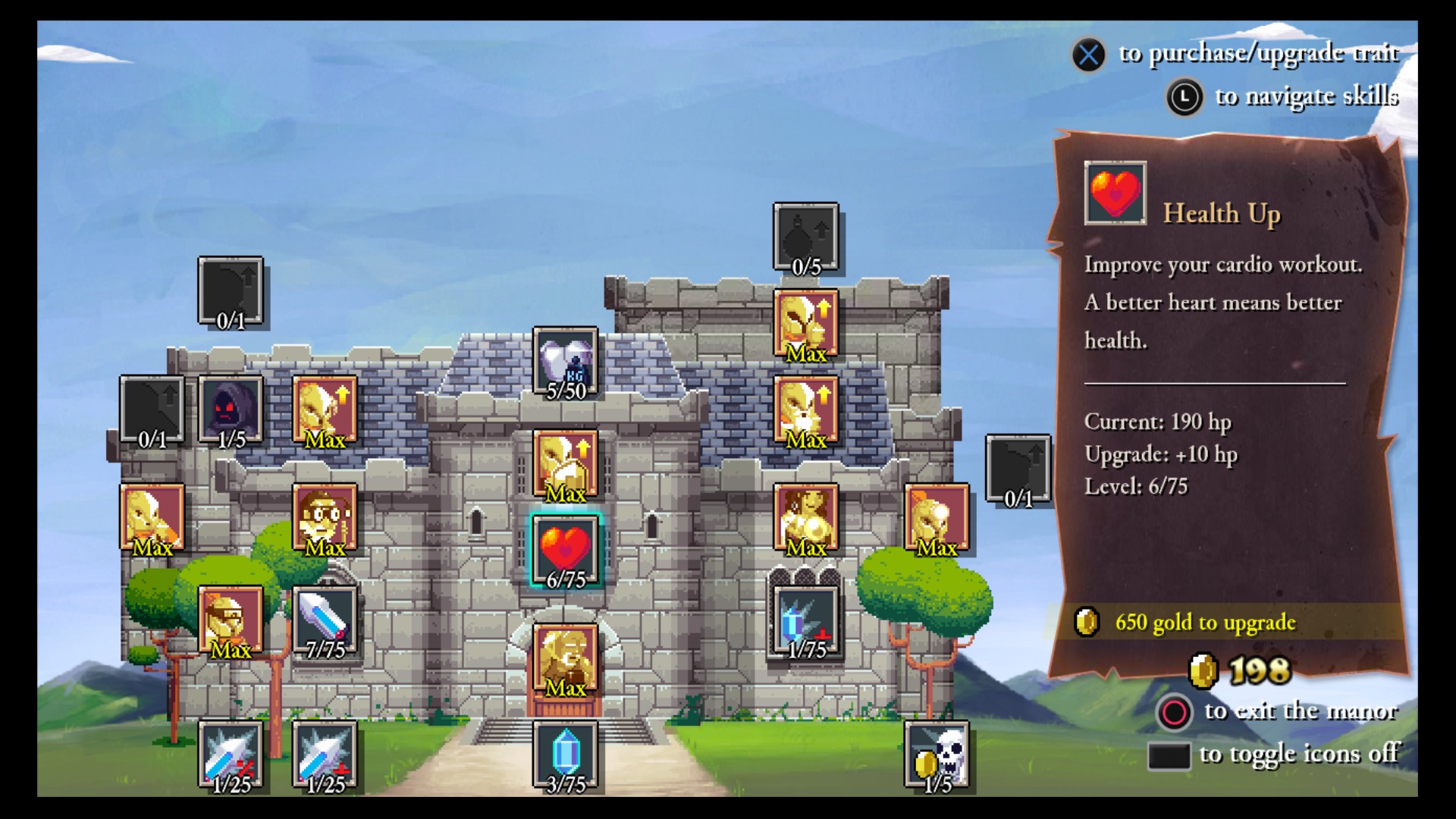Select the maxed plumed helmet knight portrait
The image size is (1456, 819).
(x=937, y=517)
